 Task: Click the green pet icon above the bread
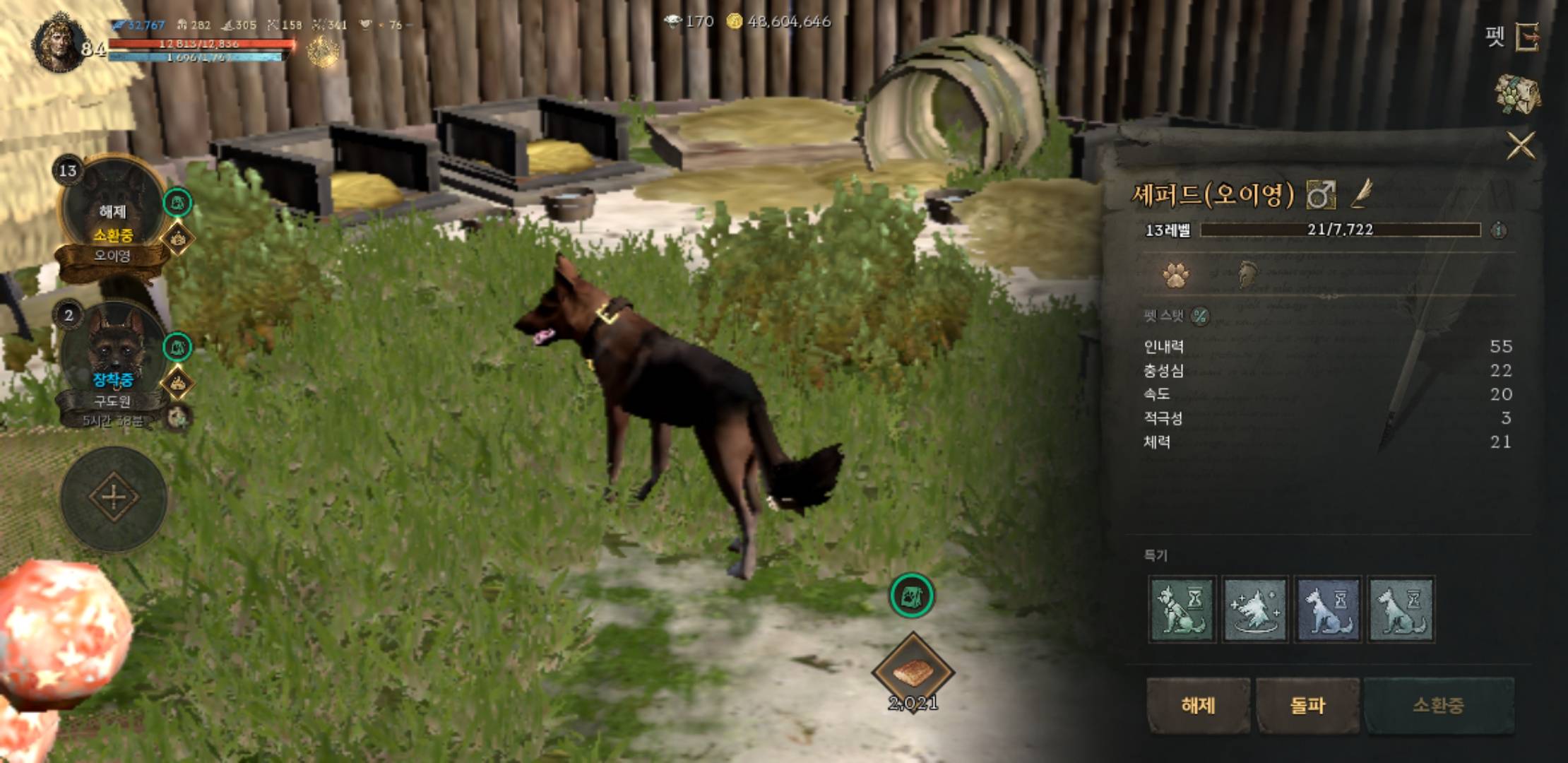911,596
